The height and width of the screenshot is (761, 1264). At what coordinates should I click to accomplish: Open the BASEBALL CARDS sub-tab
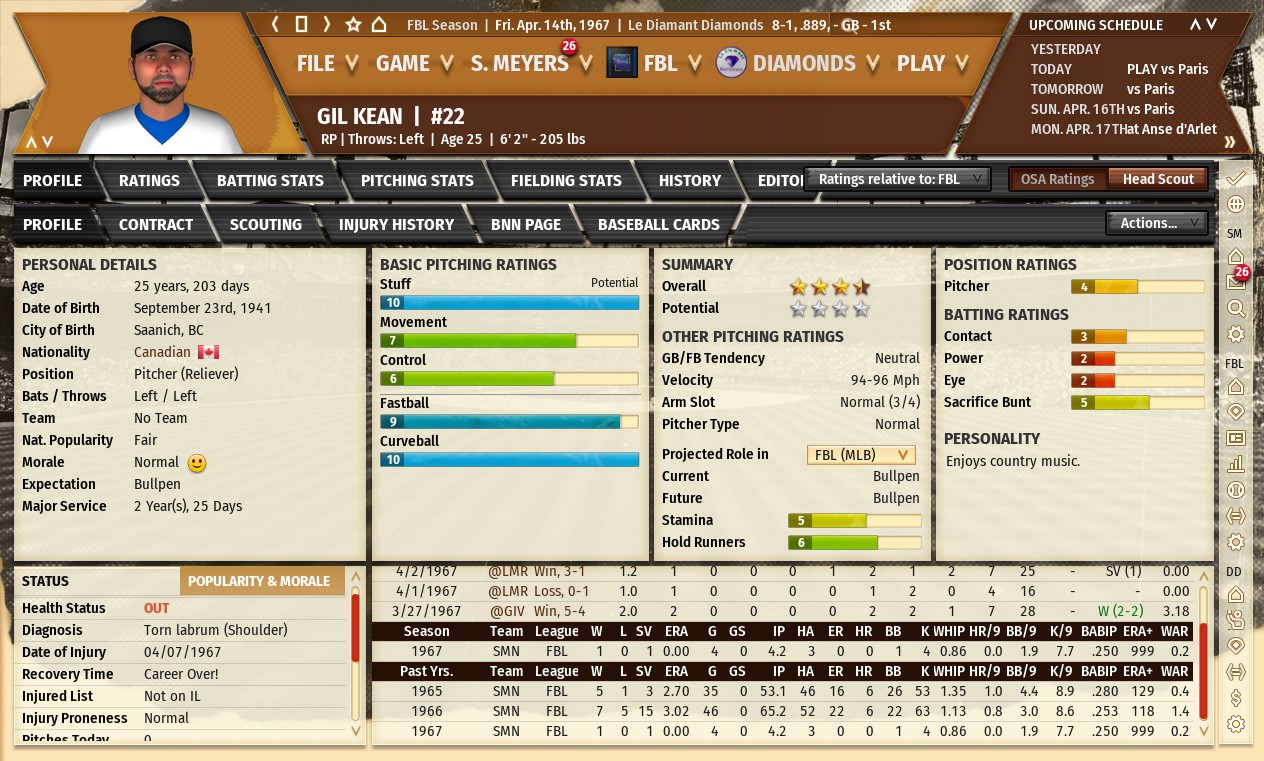coord(658,224)
